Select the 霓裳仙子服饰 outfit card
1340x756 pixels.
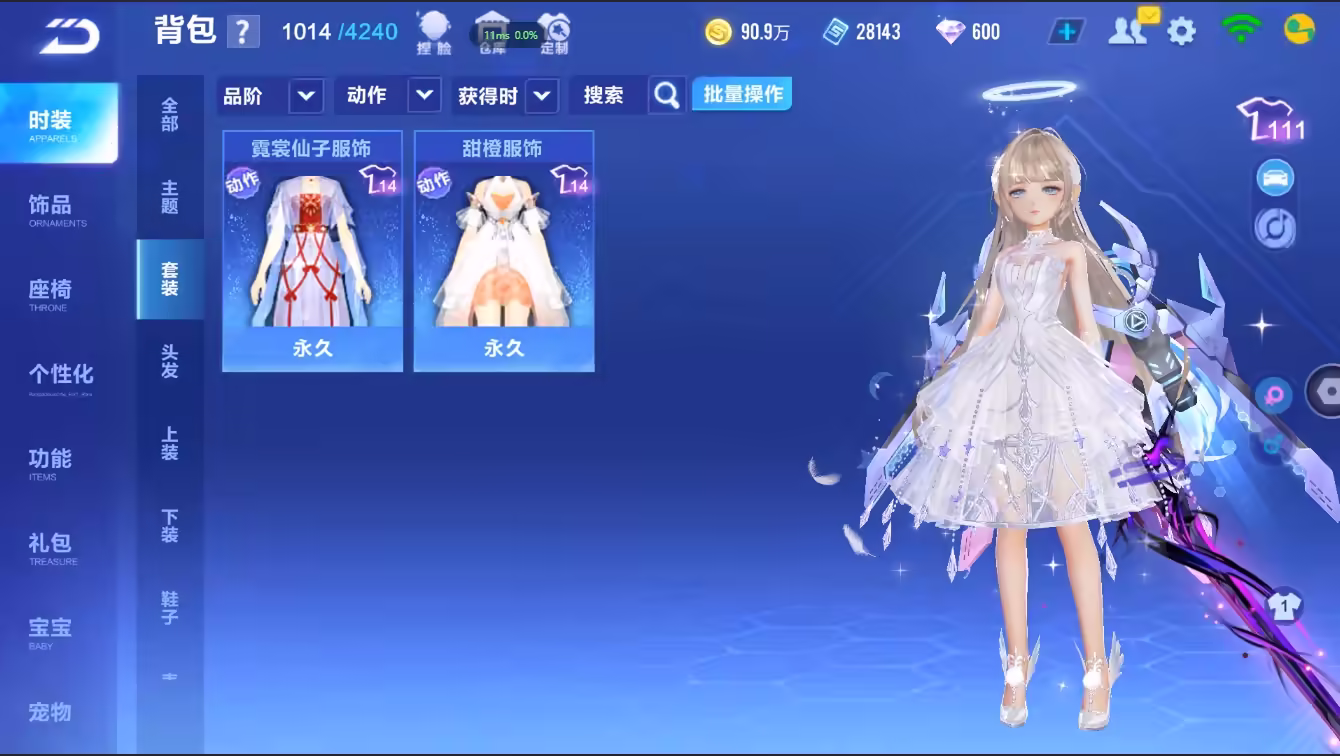pyautogui.click(x=312, y=252)
